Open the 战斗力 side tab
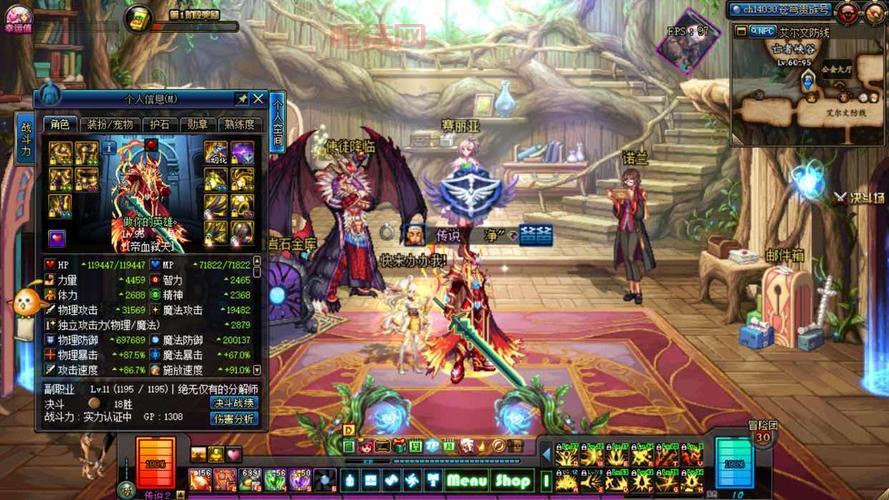The width and height of the screenshot is (889, 500). pyautogui.click(x=24, y=140)
